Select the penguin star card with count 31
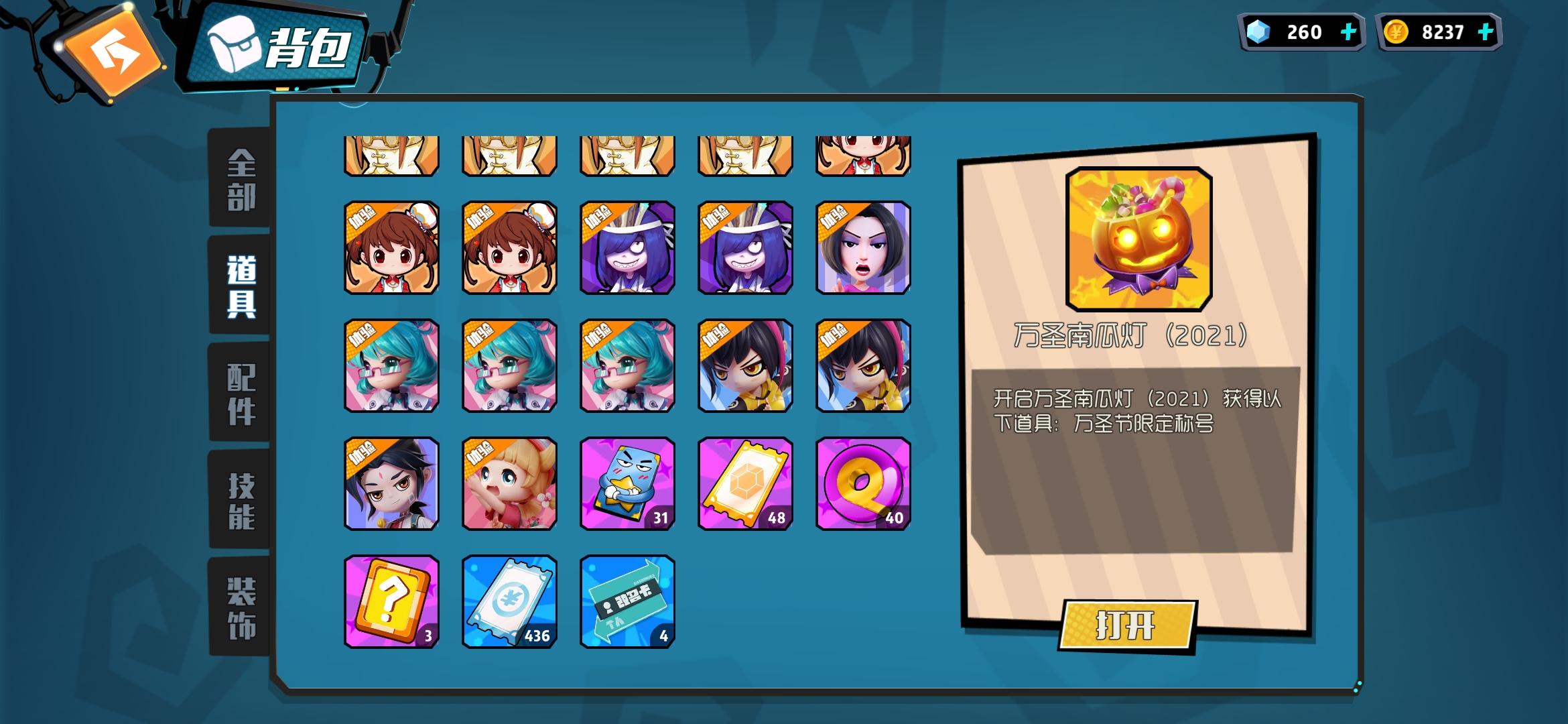This screenshot has height=724, width=1568. click(x=627, y=485)
